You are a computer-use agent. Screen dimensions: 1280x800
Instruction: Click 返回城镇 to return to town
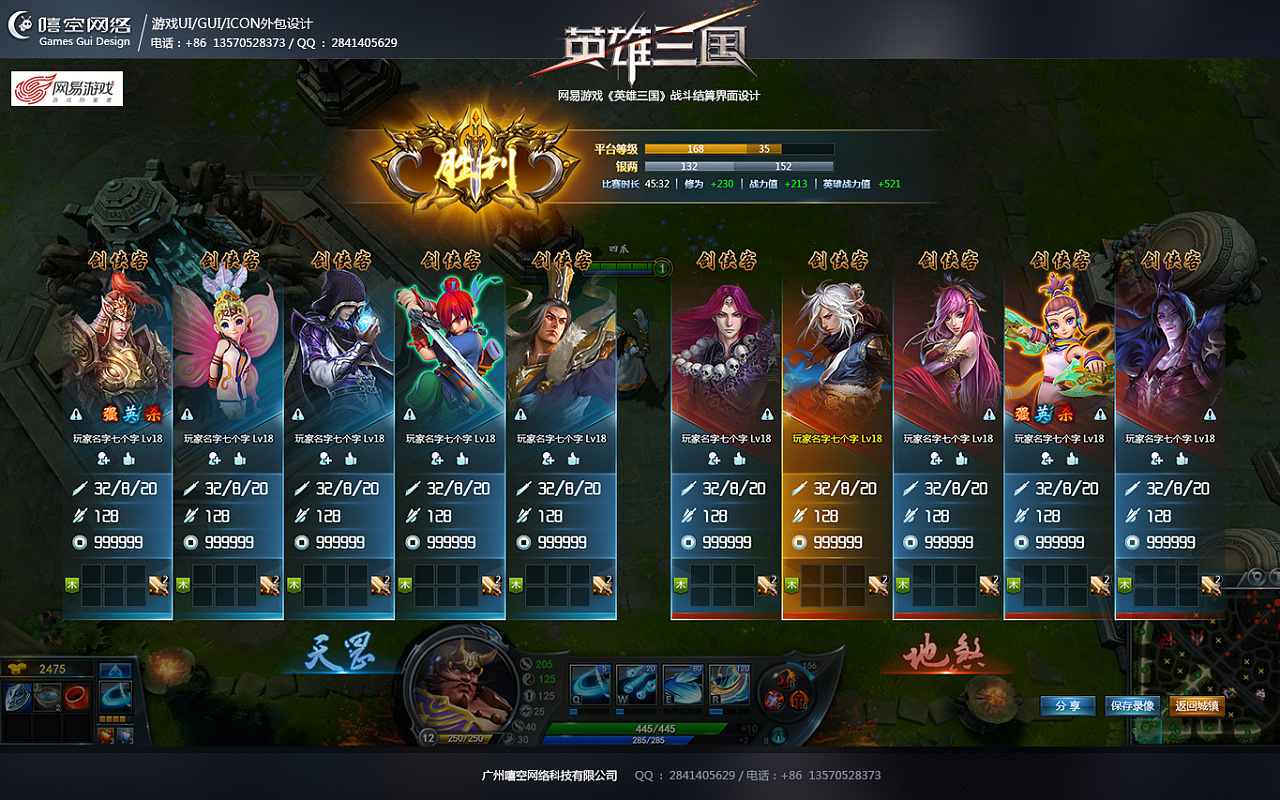click(1196, 706)
